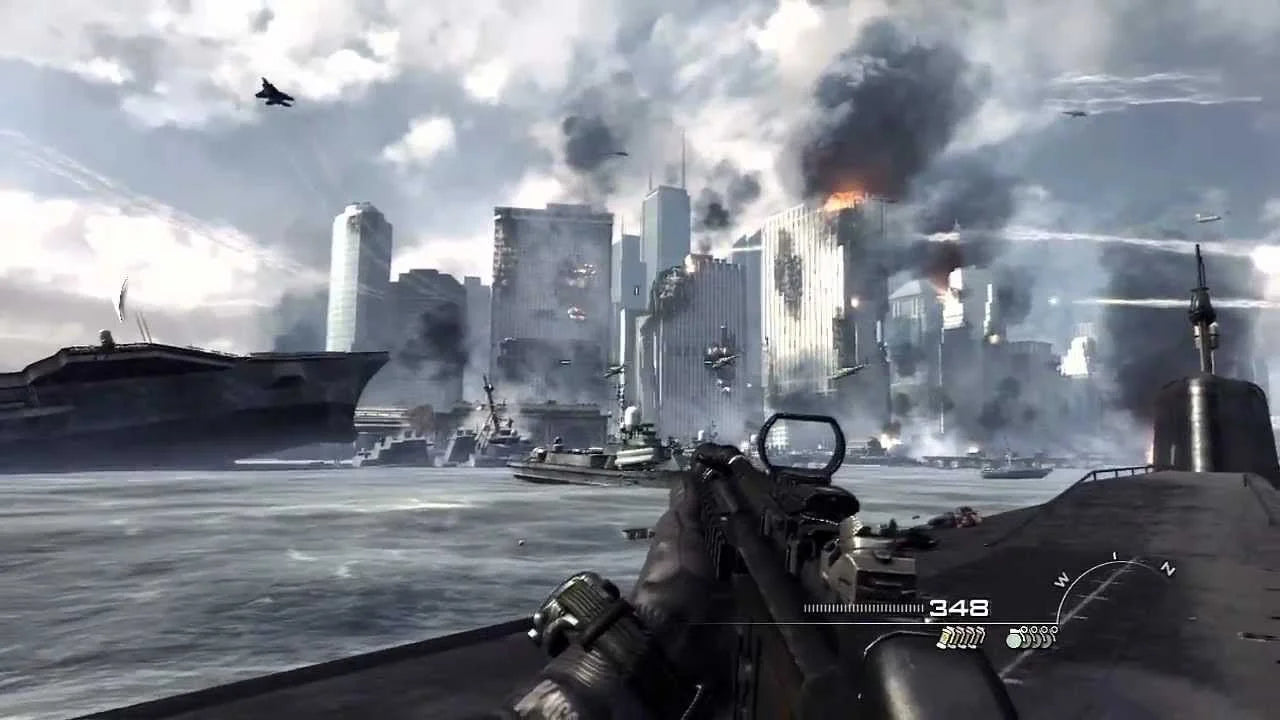Select the flashbang grenade icons
This screenshot has width=1280, height=720.
pos(961,637)
